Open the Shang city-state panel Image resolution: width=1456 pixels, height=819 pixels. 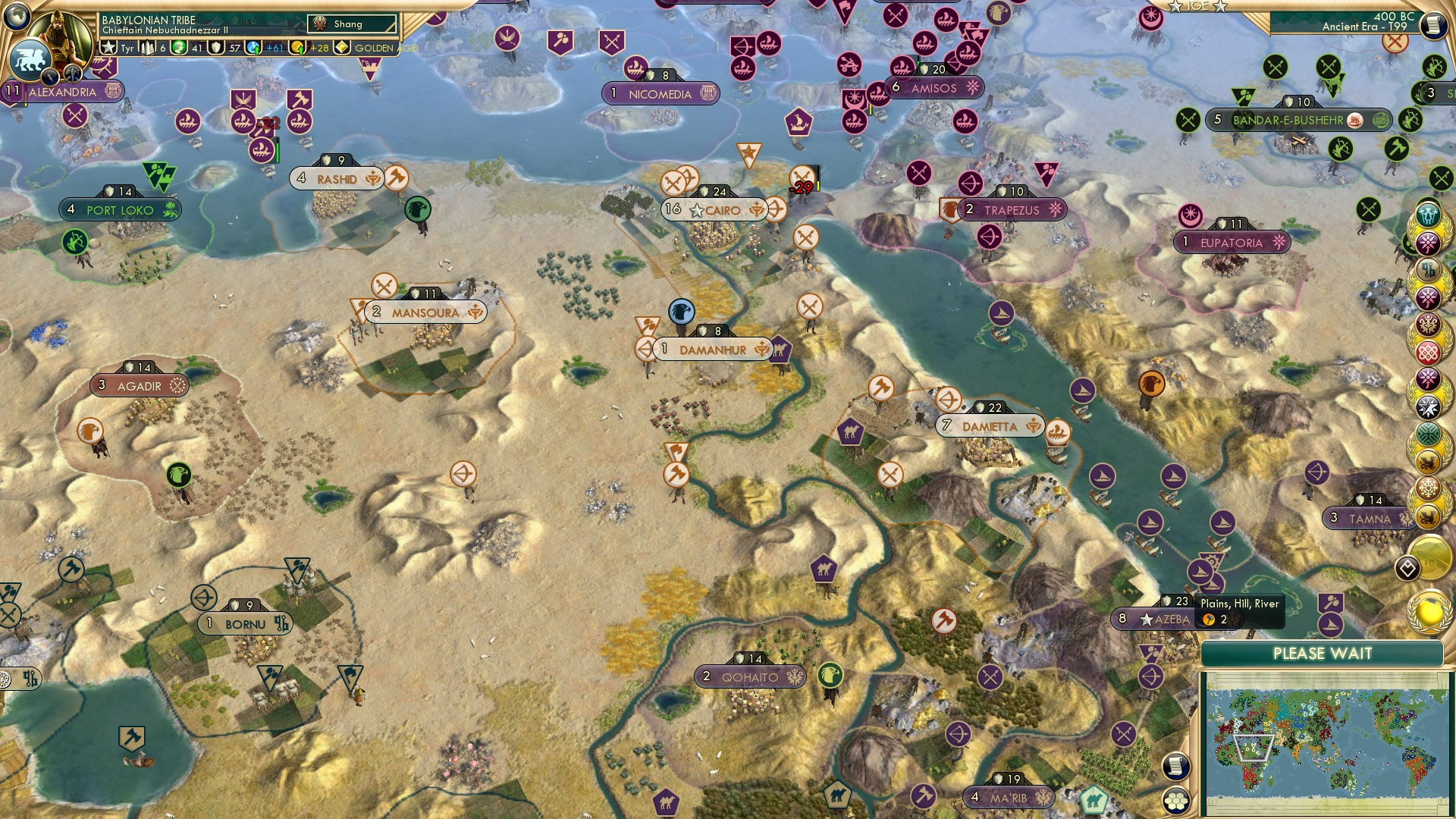pos(350,24)
